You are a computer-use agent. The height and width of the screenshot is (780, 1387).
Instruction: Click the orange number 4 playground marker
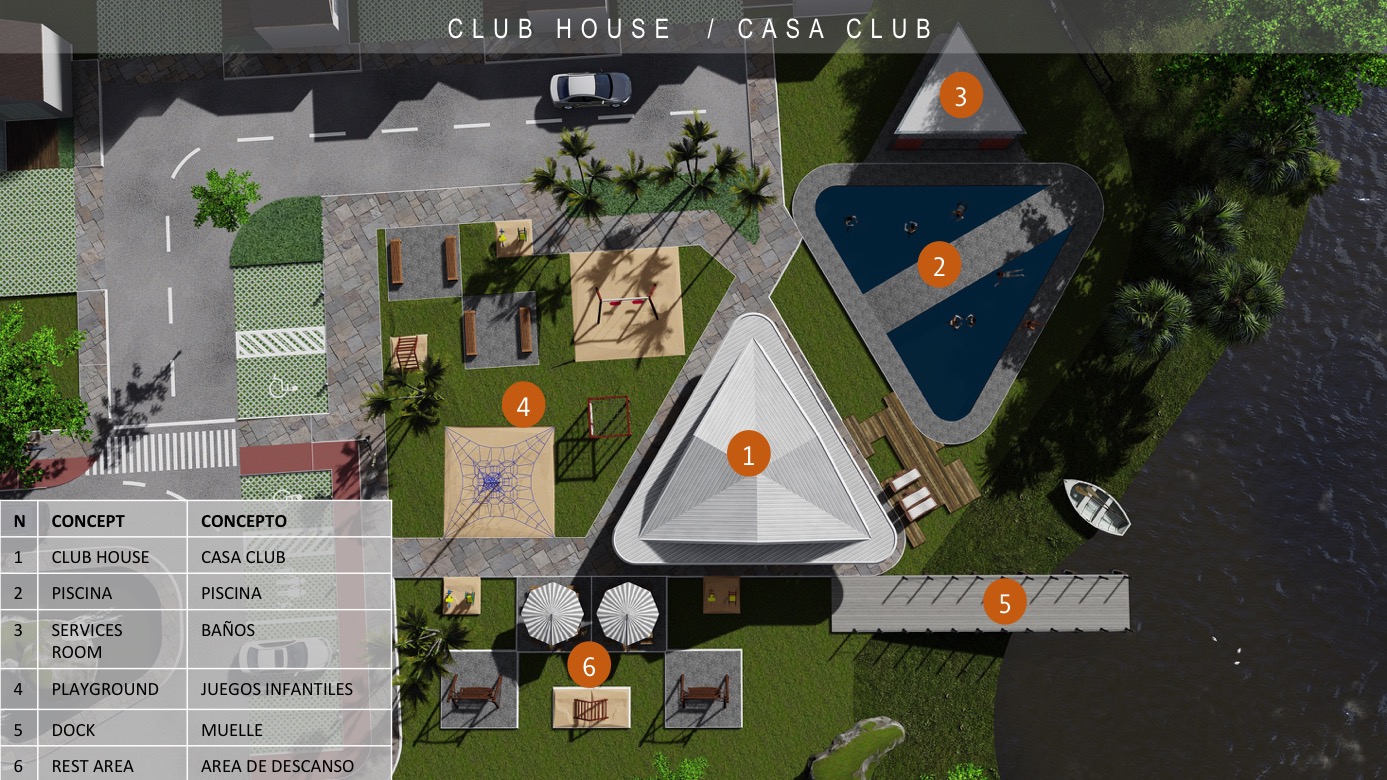524,406
